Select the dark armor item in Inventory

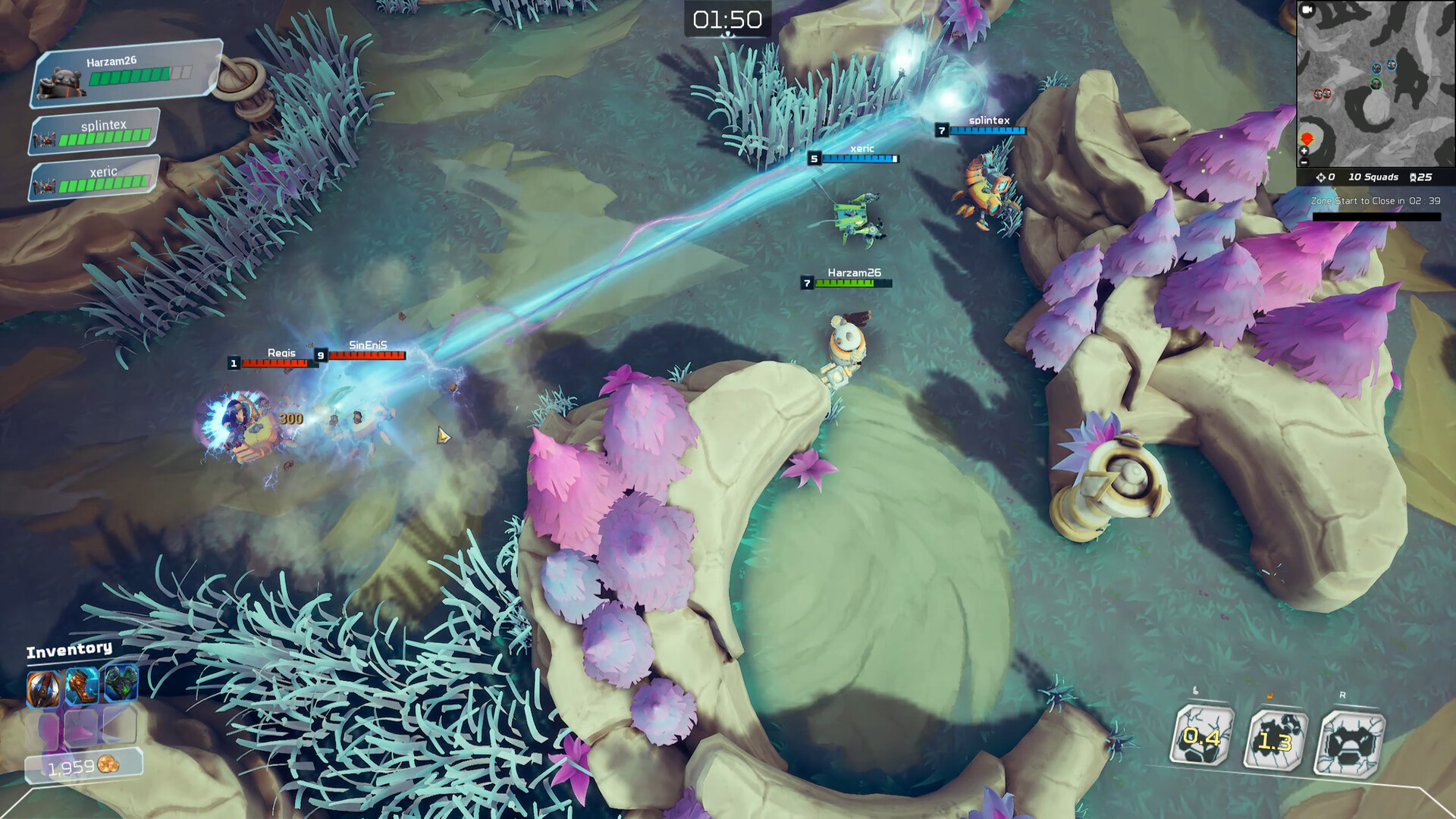coord(120,683)
